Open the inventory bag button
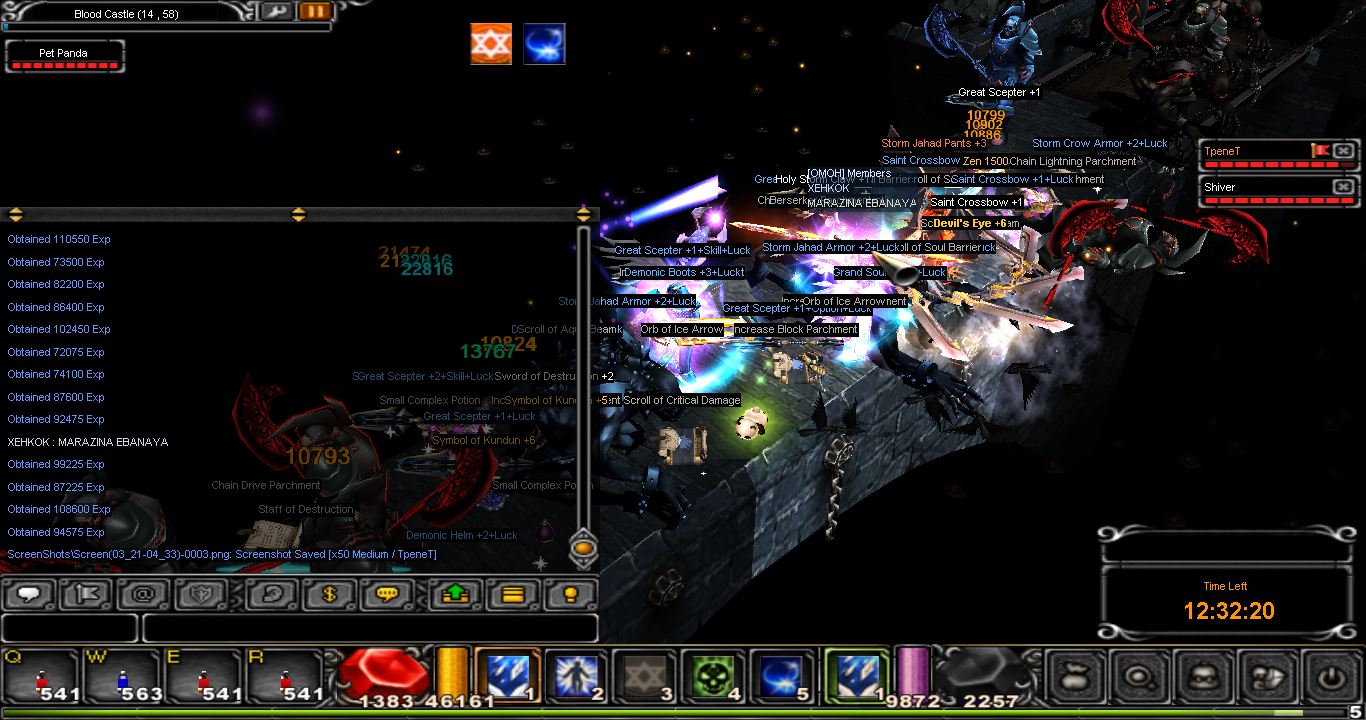1366x720 pixels. (1076, 677)
